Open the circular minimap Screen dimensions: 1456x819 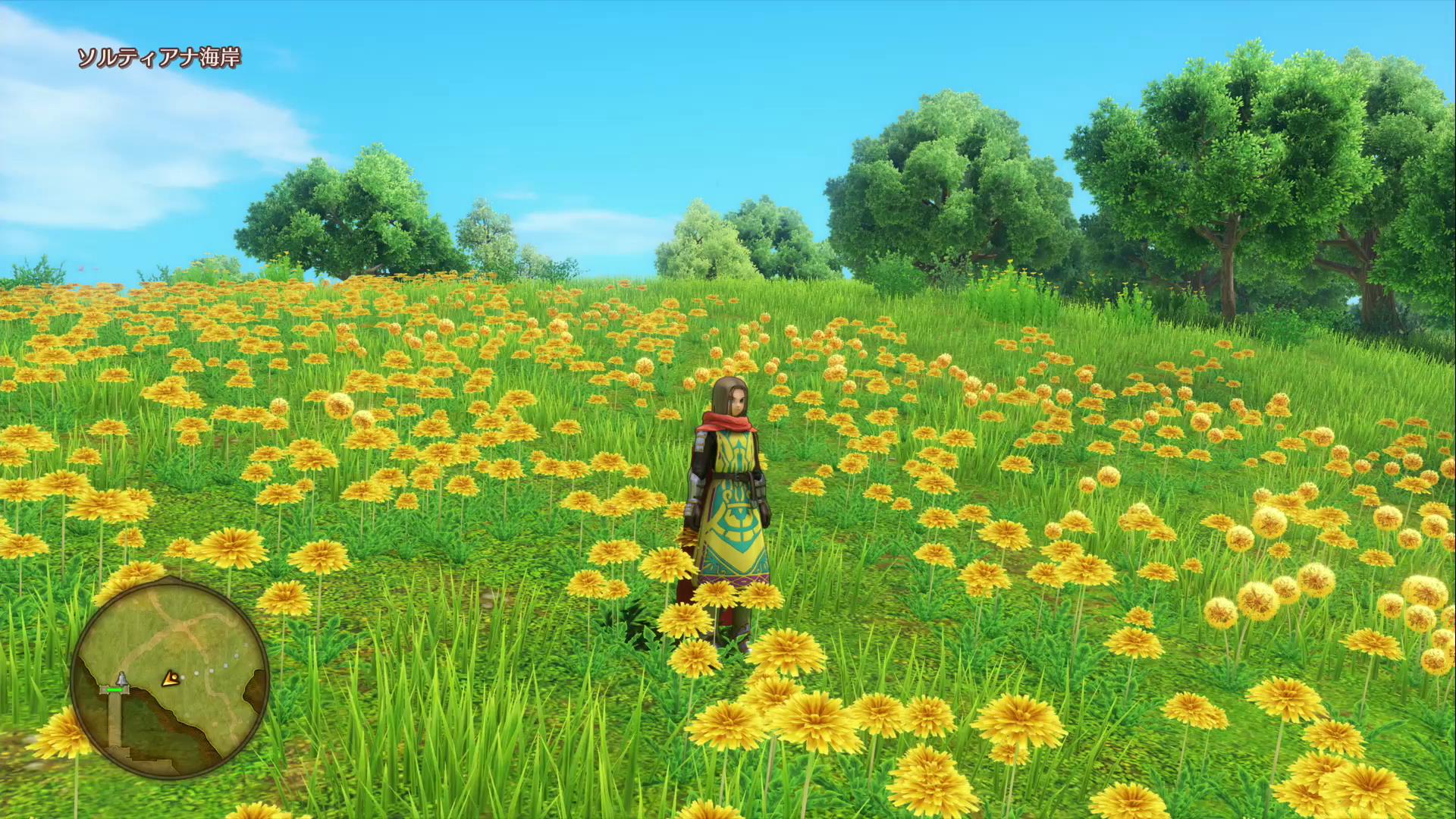170,677
